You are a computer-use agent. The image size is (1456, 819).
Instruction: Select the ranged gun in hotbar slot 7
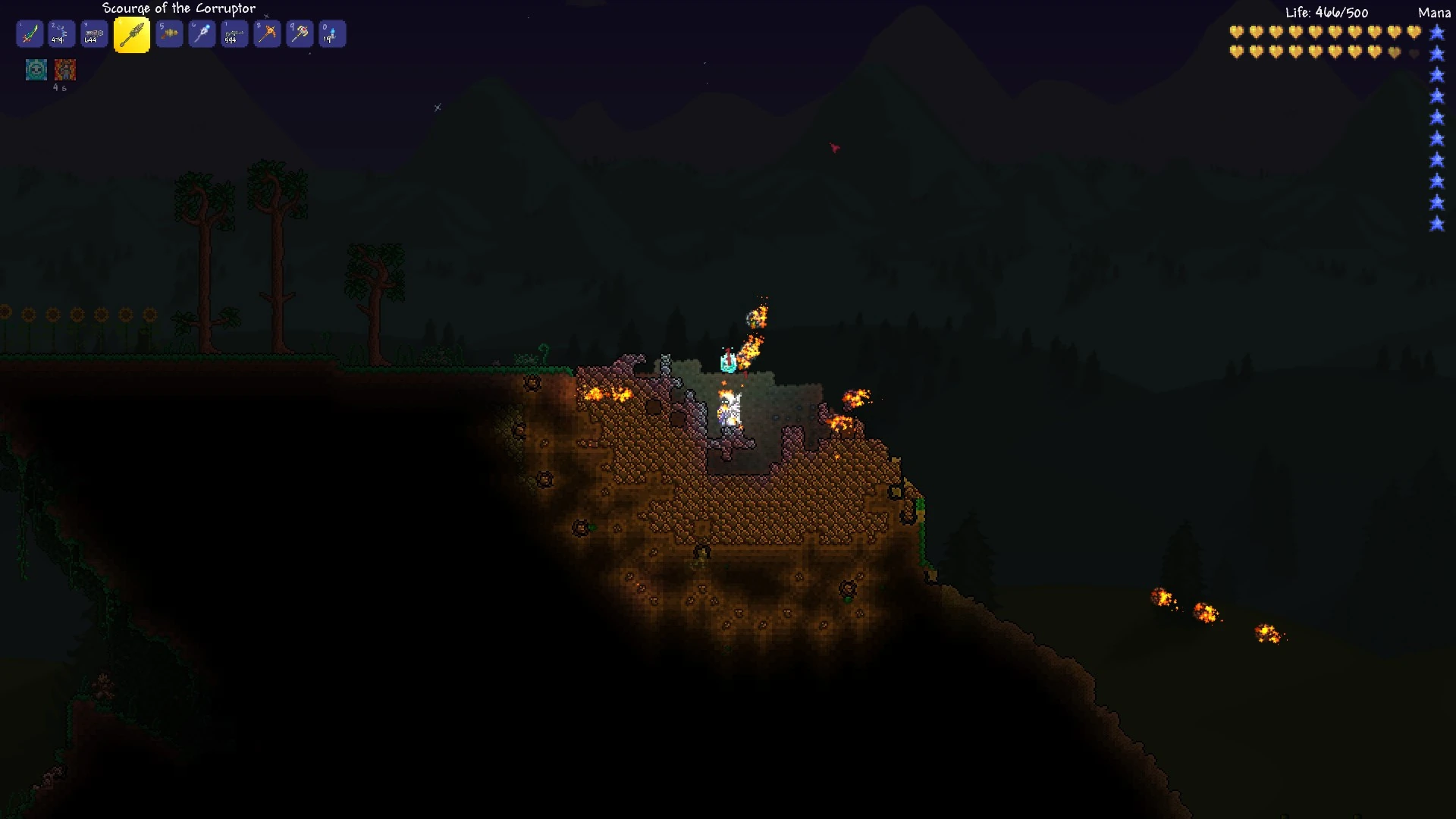coord(234,33)
